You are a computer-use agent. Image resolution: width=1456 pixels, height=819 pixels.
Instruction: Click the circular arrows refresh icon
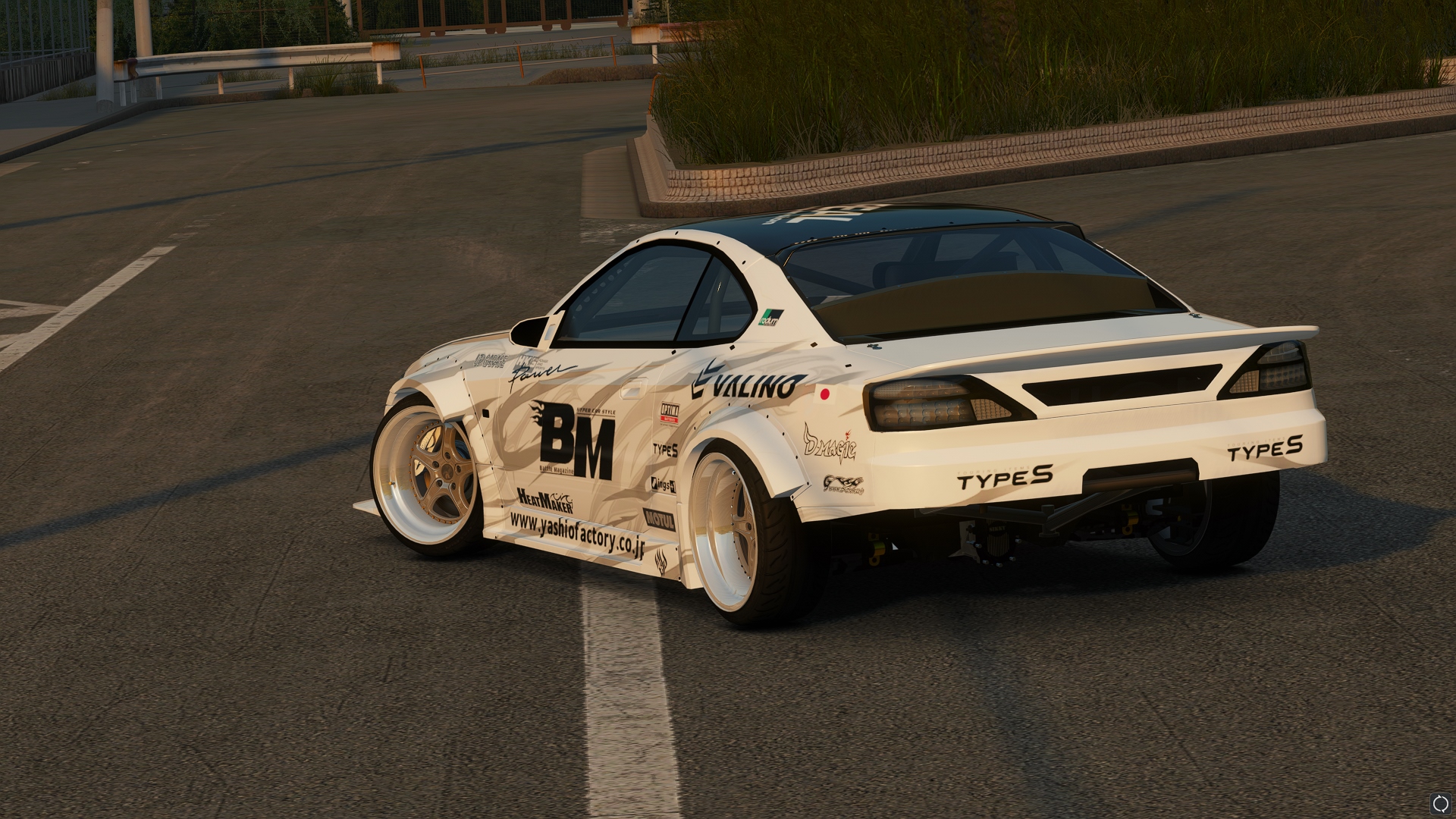(x=1440, y=803)
